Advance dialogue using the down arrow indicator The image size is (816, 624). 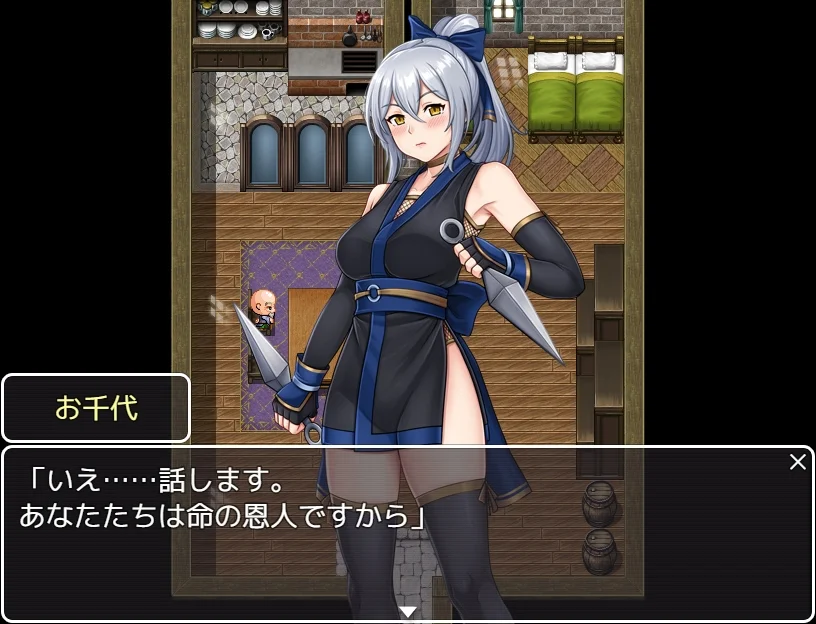click(x=407, y=611)
